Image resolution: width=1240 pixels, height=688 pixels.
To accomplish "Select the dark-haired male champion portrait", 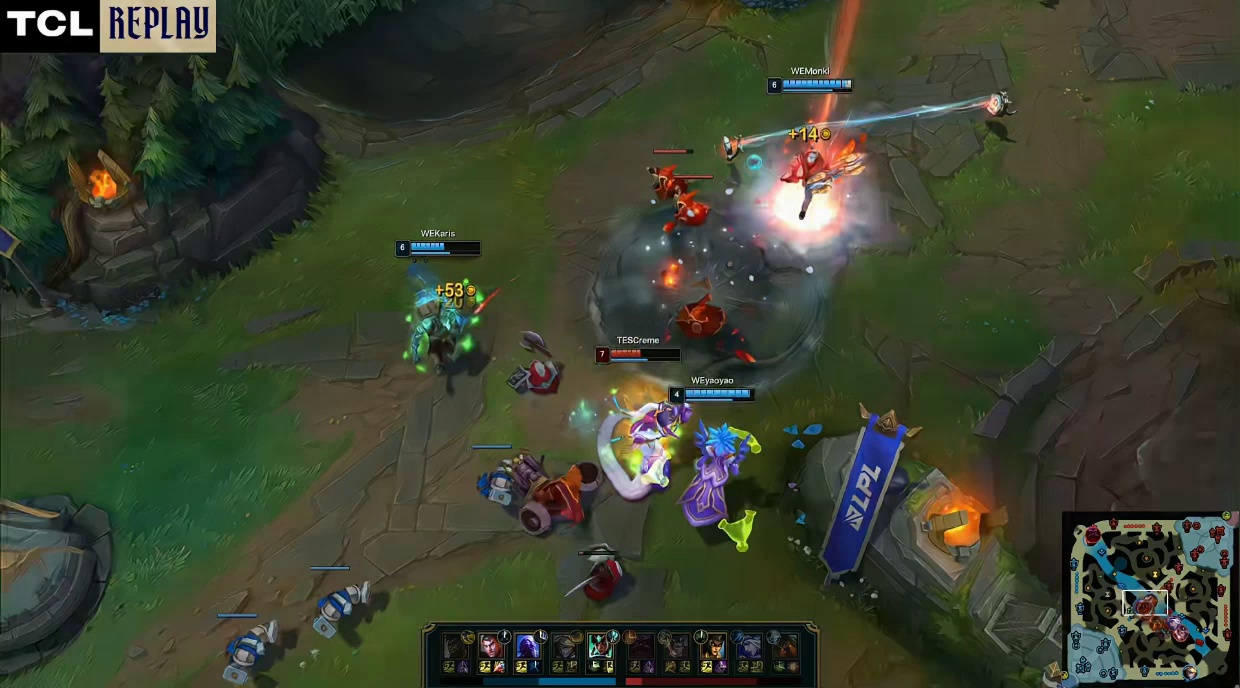I will (491, 646).
